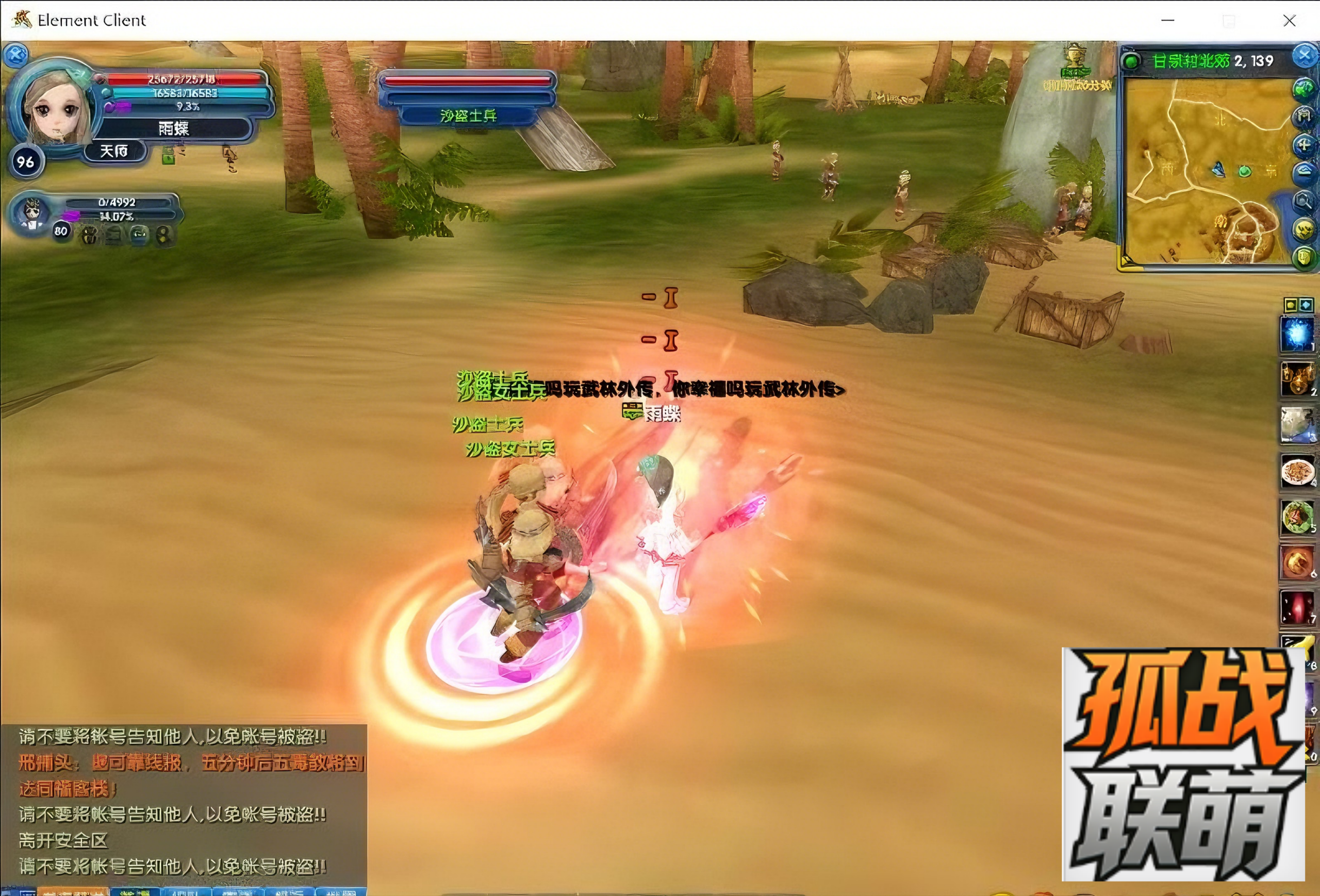
Task: Activate the blue energy burst skill slot 1
Action: [1297, 334]
